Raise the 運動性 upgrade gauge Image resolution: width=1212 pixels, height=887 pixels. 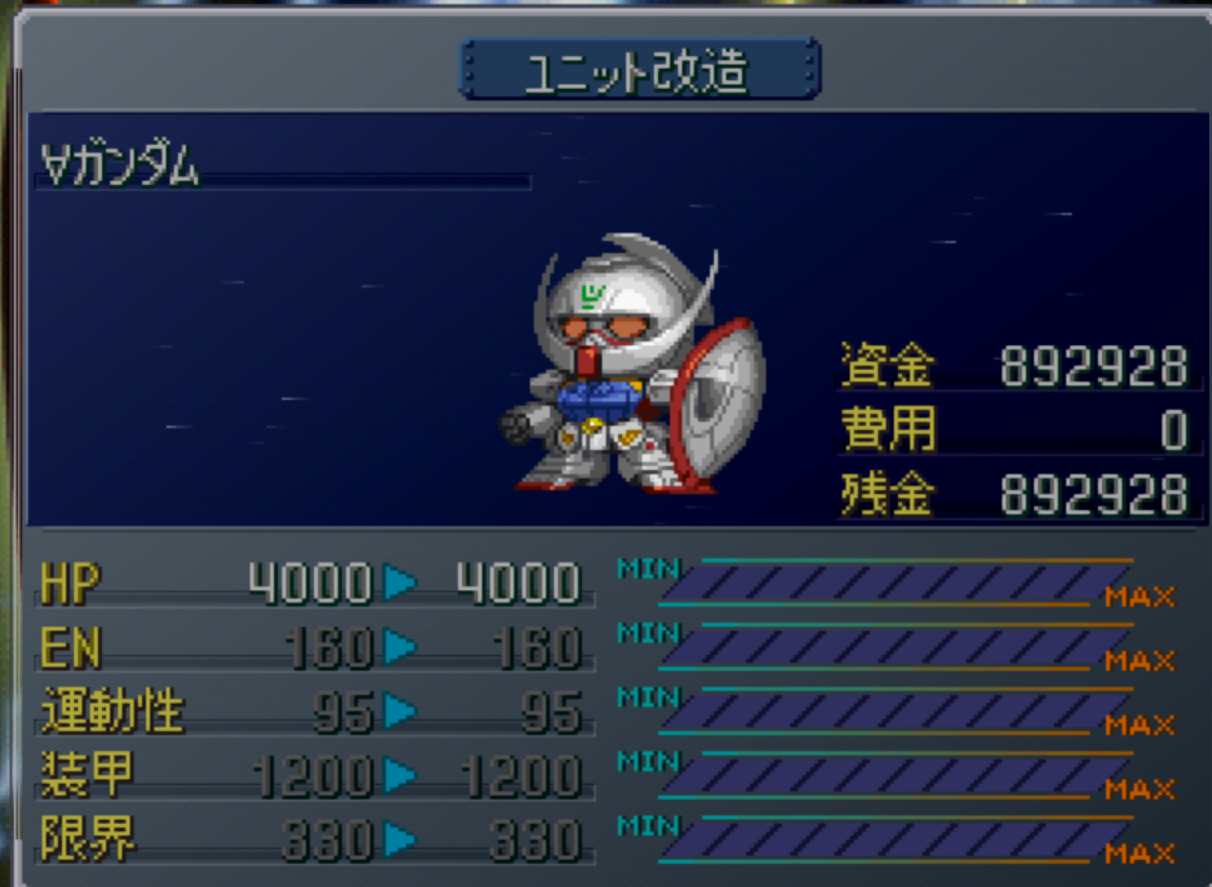[893, 711]
